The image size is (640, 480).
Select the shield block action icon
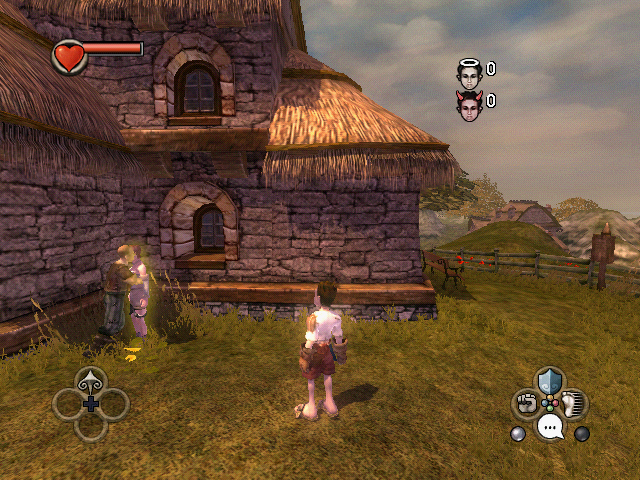(x=550, y=381)
